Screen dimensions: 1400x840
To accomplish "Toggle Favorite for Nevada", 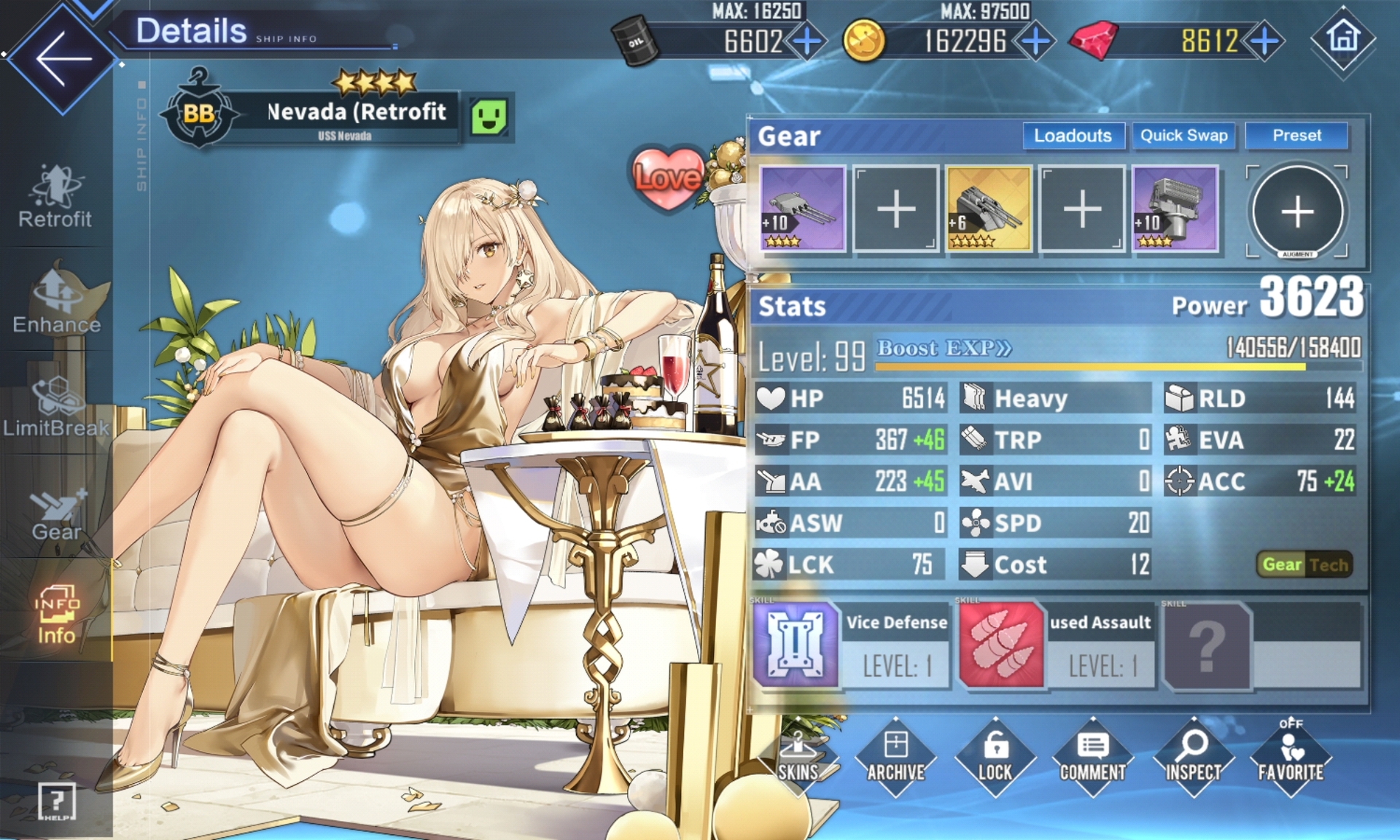I will pos(1291,758).
